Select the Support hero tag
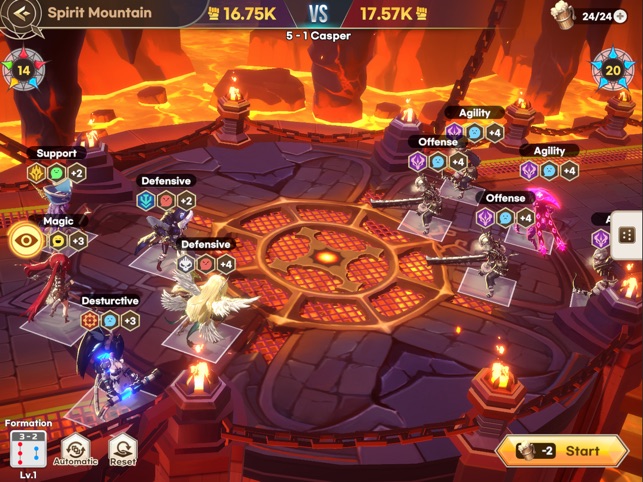Image resolution: width=643 pixels, height=482 pixels. (x=56, y=153)
